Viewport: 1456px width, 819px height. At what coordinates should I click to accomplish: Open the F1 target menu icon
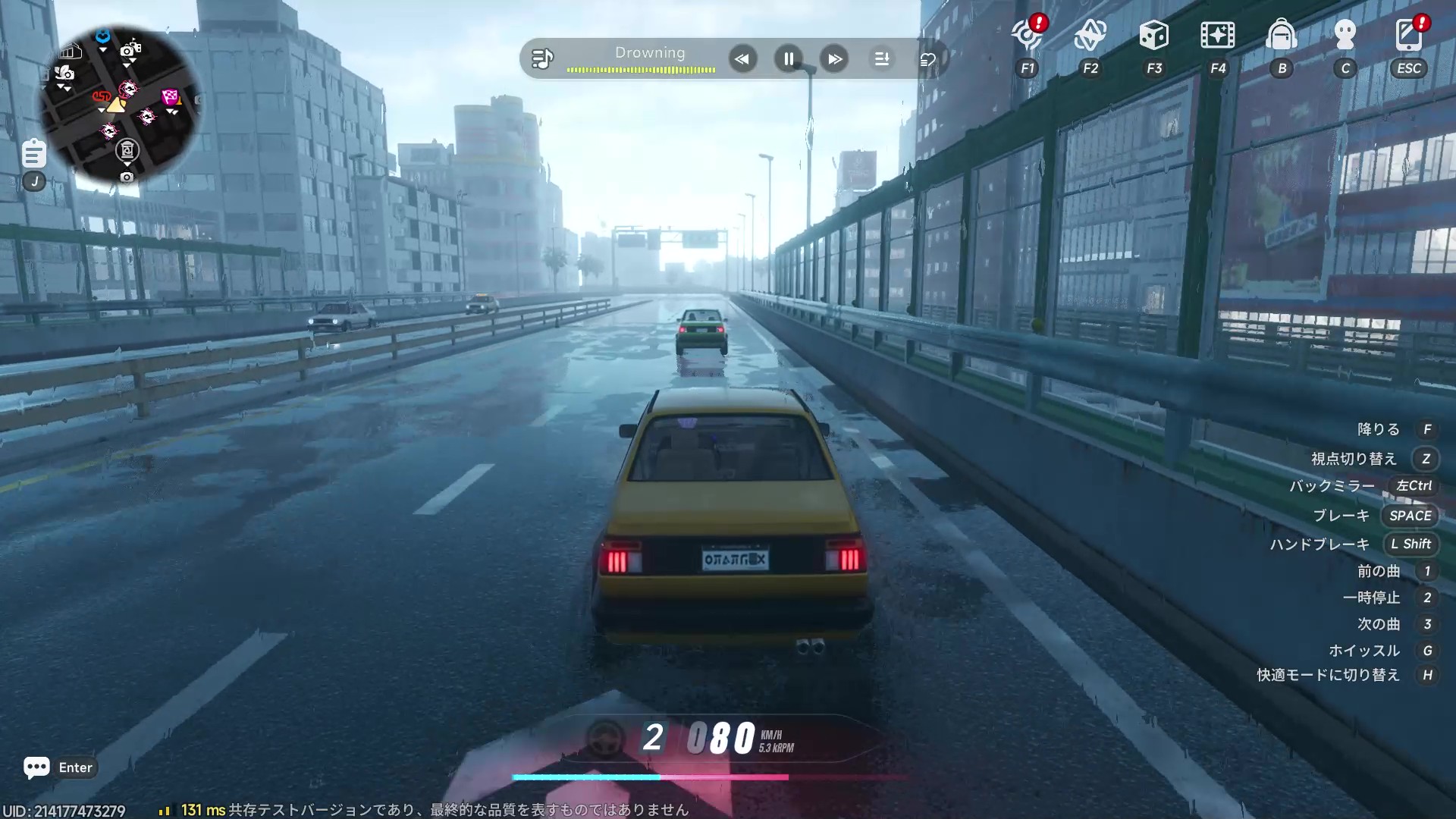coord(1028,35)
